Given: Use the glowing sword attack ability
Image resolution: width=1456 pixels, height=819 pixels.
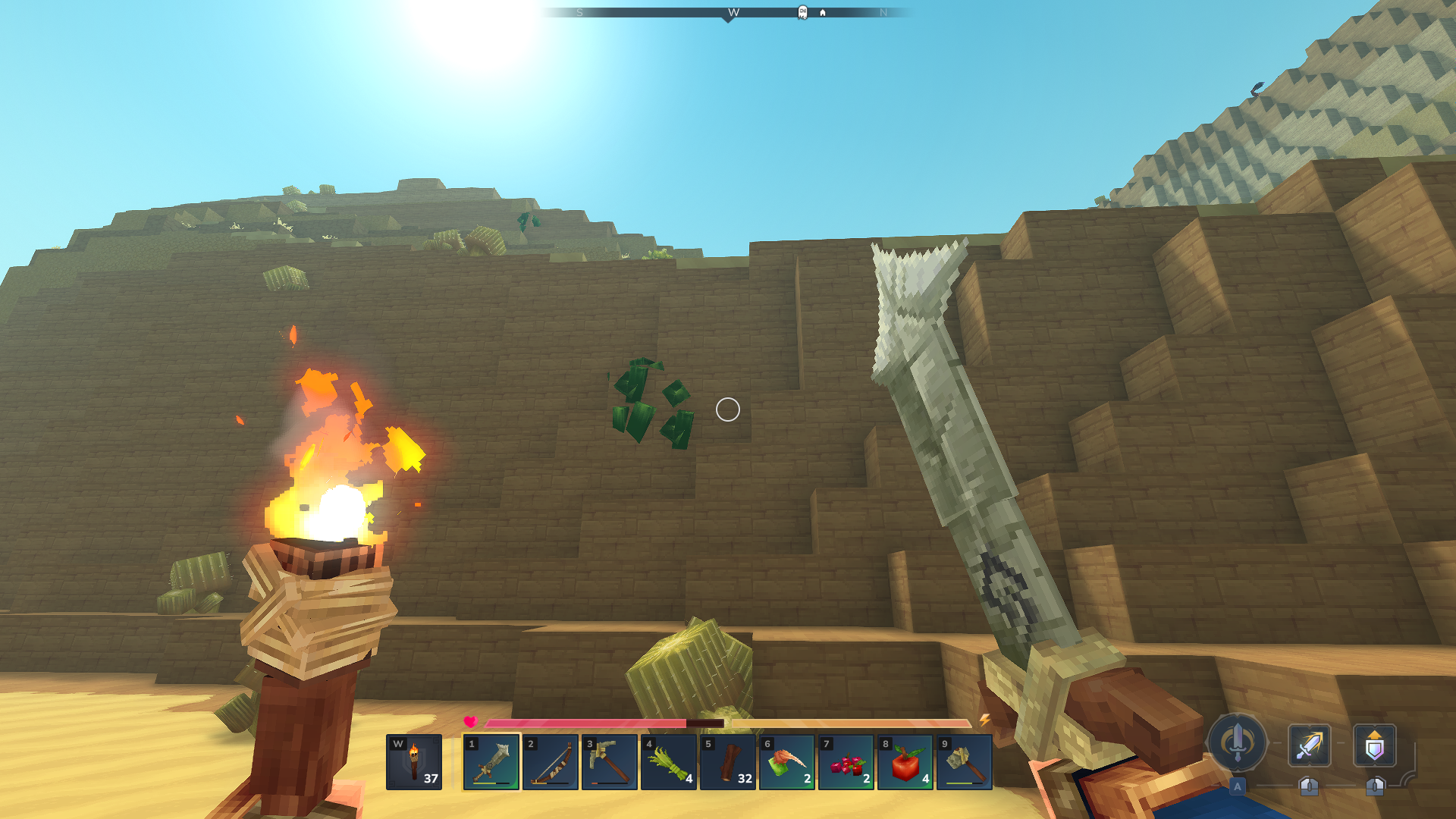Looking at the screenshot, I should [1310, 745].
